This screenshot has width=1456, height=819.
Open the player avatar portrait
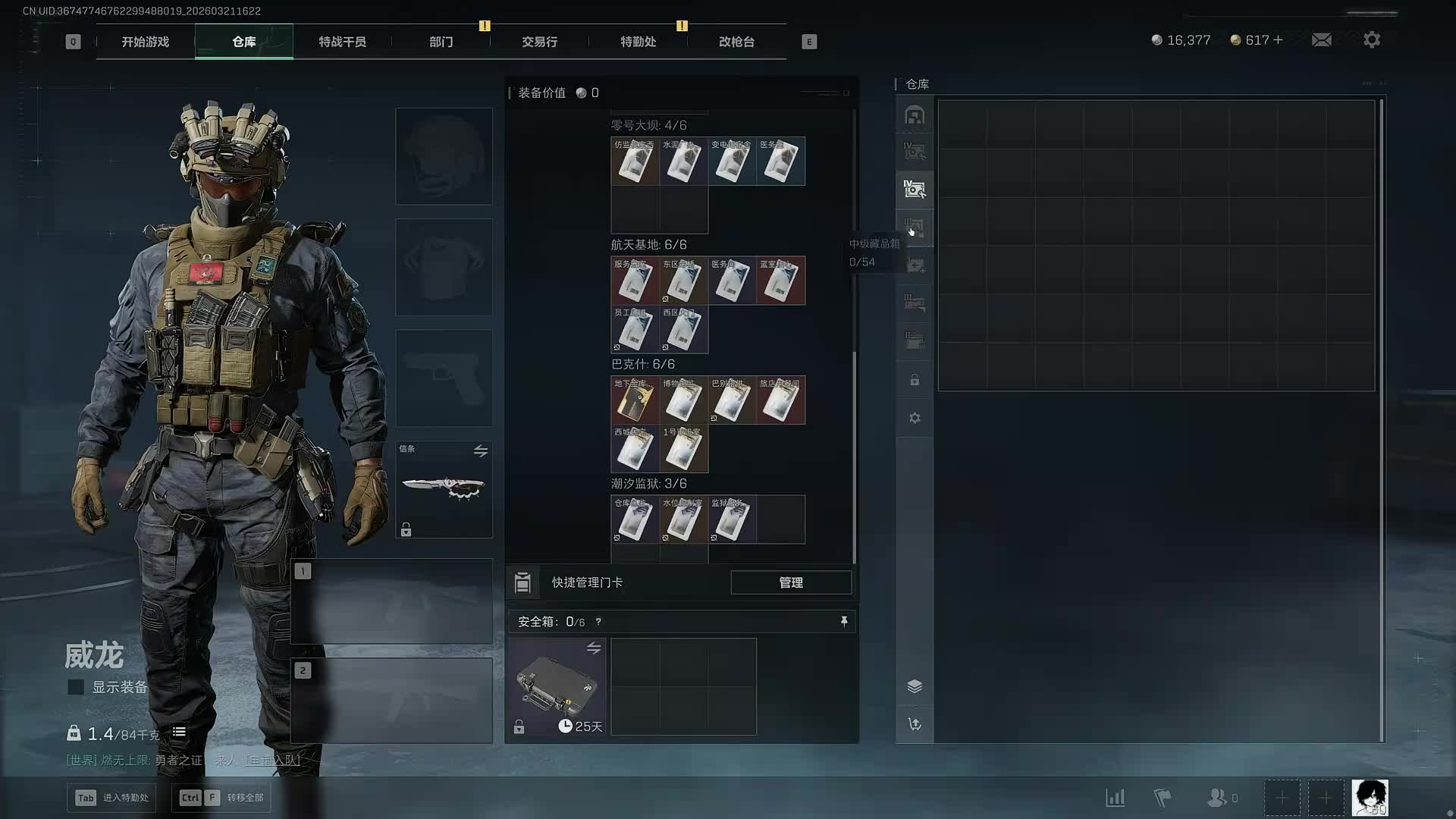click(1370, 798)
